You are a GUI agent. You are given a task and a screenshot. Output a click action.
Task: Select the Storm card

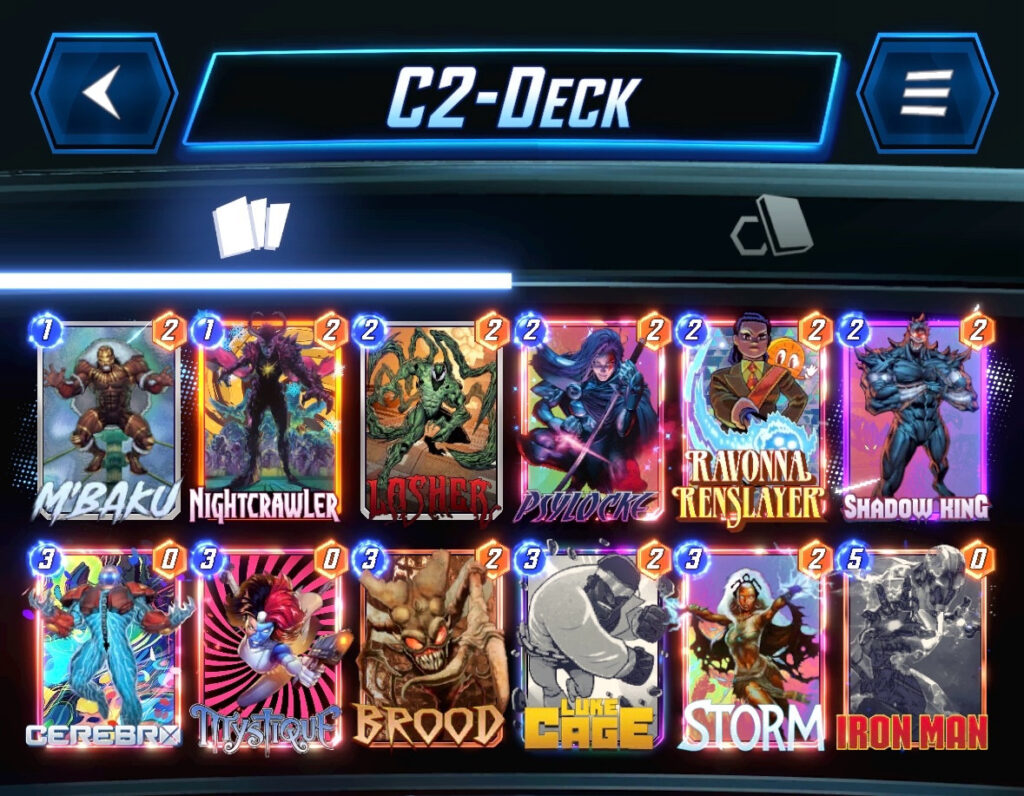pos(753,650)
